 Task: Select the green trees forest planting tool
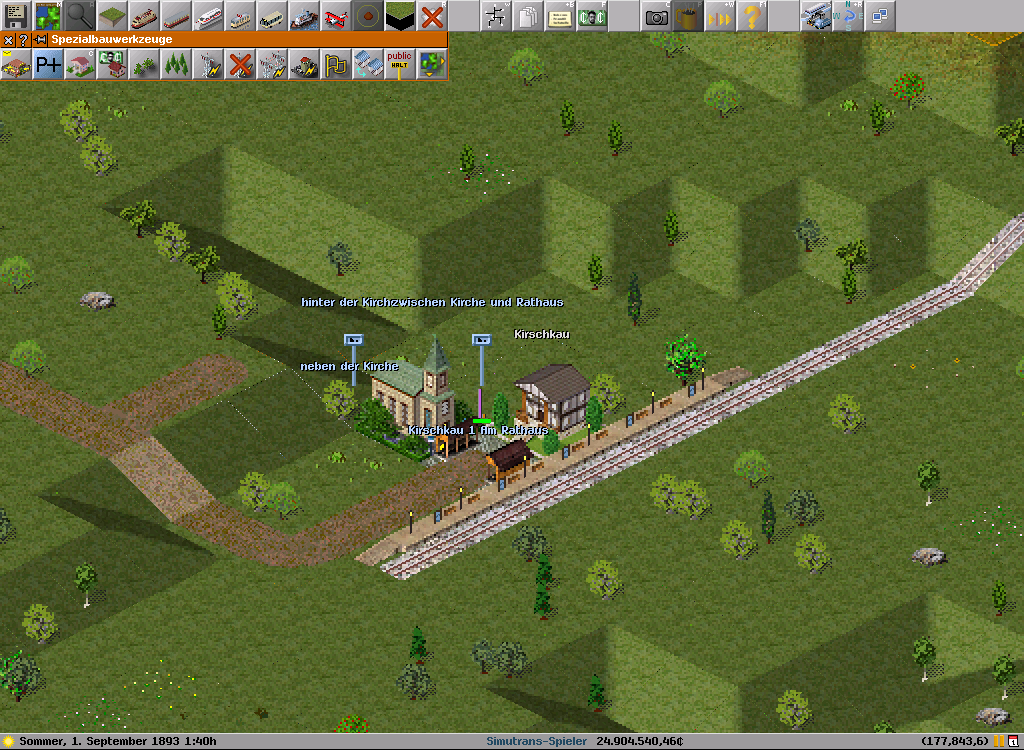(x=176, y=65)
